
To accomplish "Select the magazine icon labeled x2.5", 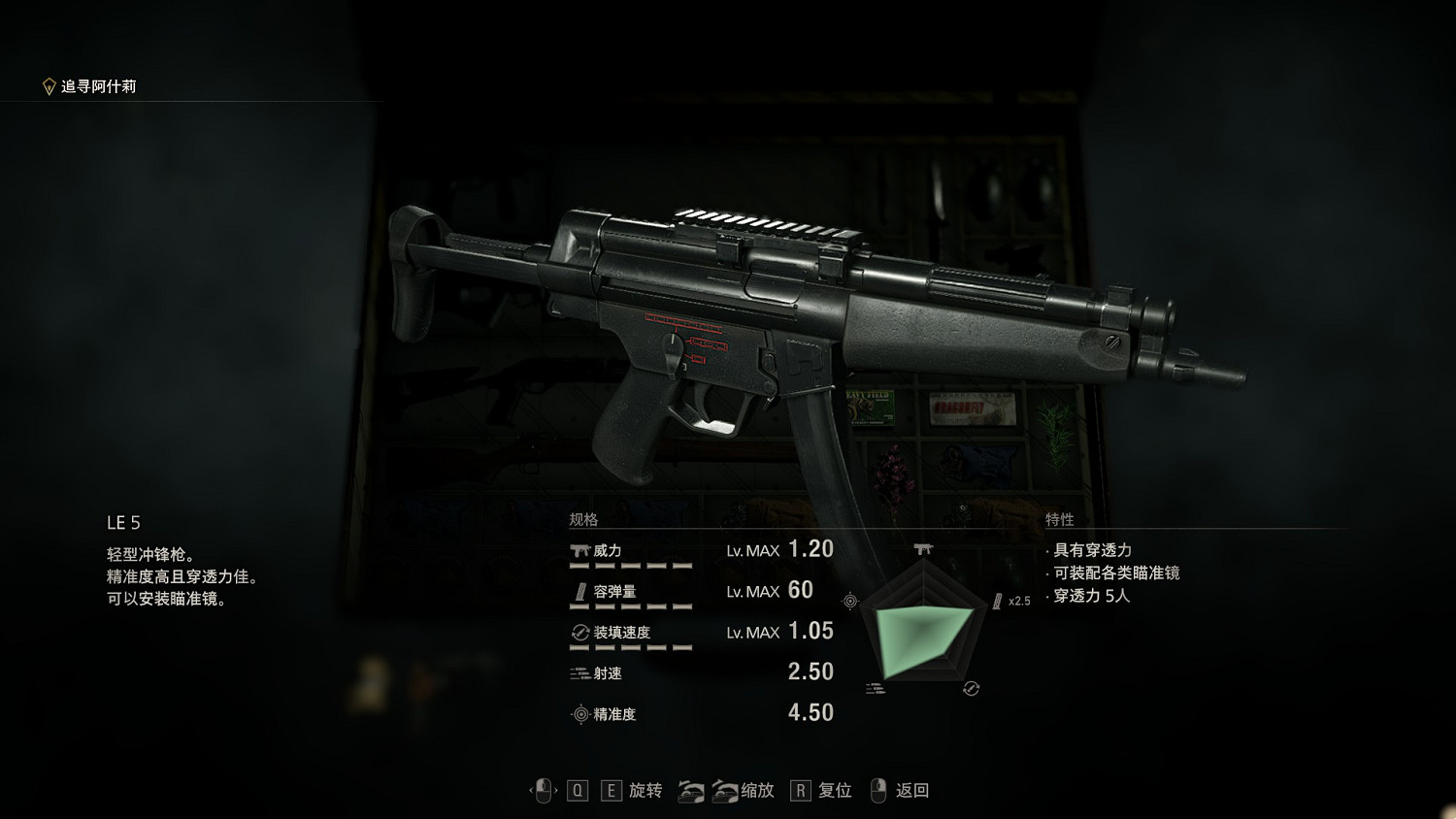I will click(998, 600).
